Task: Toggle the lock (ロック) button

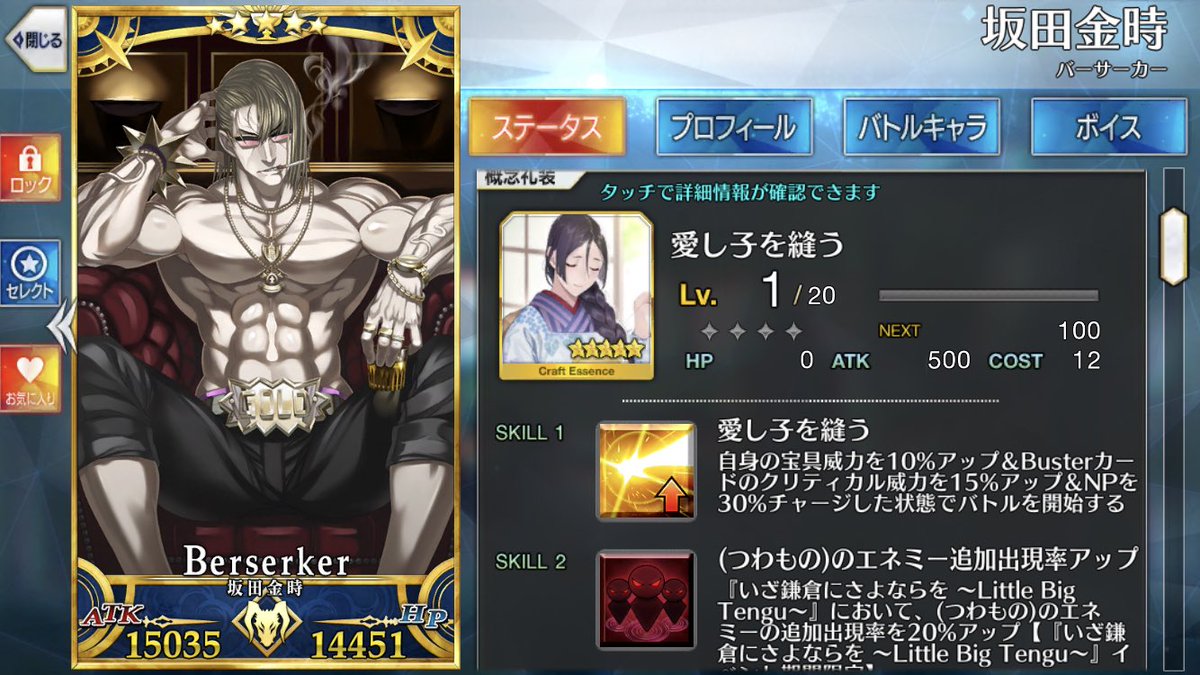Action: tap(30, 167)
